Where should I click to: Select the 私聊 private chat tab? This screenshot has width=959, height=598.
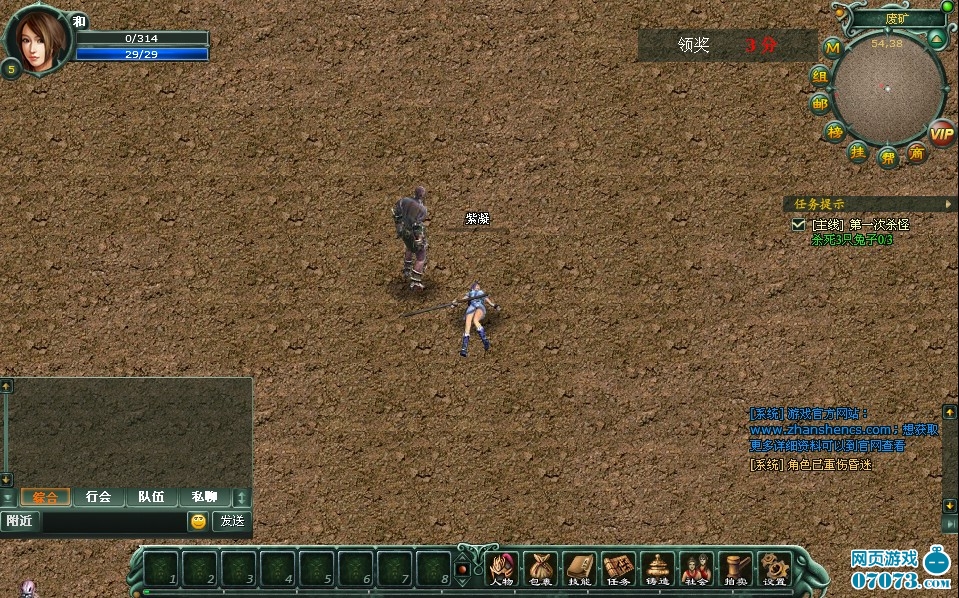point(204,497)
